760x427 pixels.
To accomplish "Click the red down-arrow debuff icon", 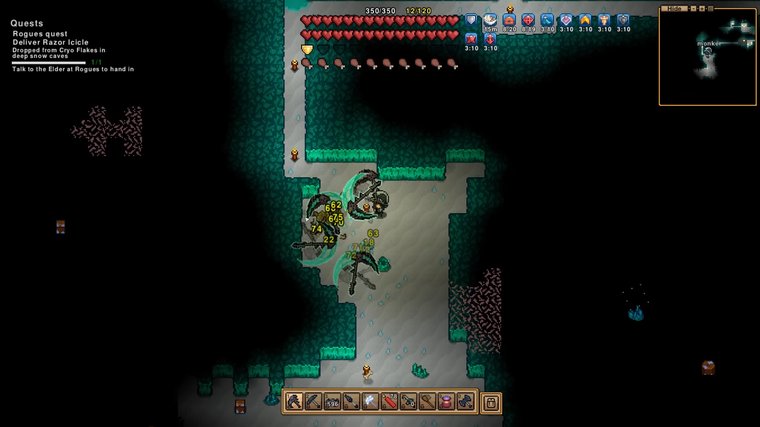I will 490,38.
